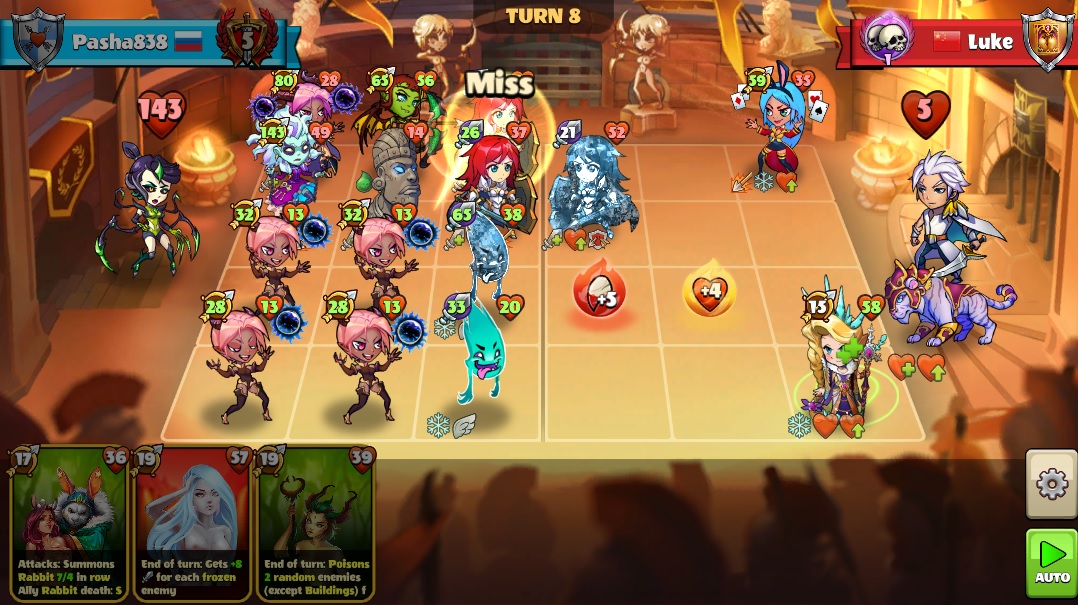Screen dimensions: 1078x605
Task: Pick the horned poison woman card
Action: point(316,522)
